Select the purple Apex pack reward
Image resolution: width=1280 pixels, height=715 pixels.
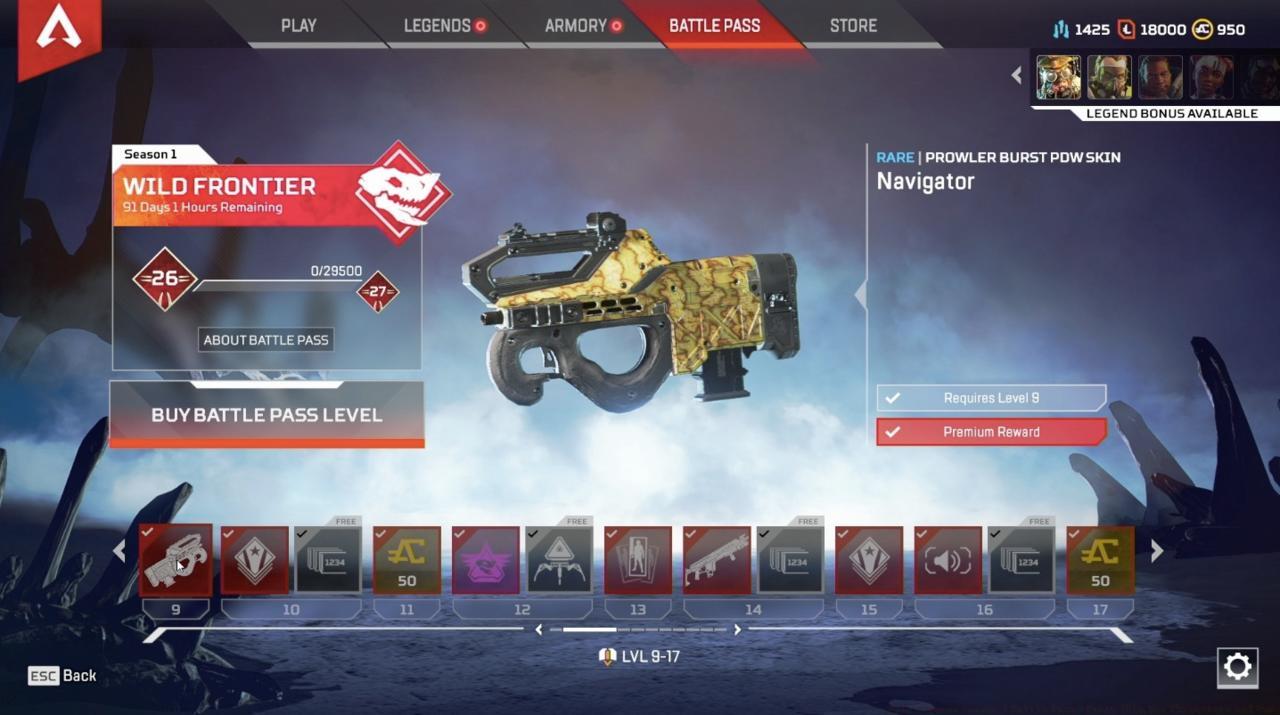click(486, 560)
